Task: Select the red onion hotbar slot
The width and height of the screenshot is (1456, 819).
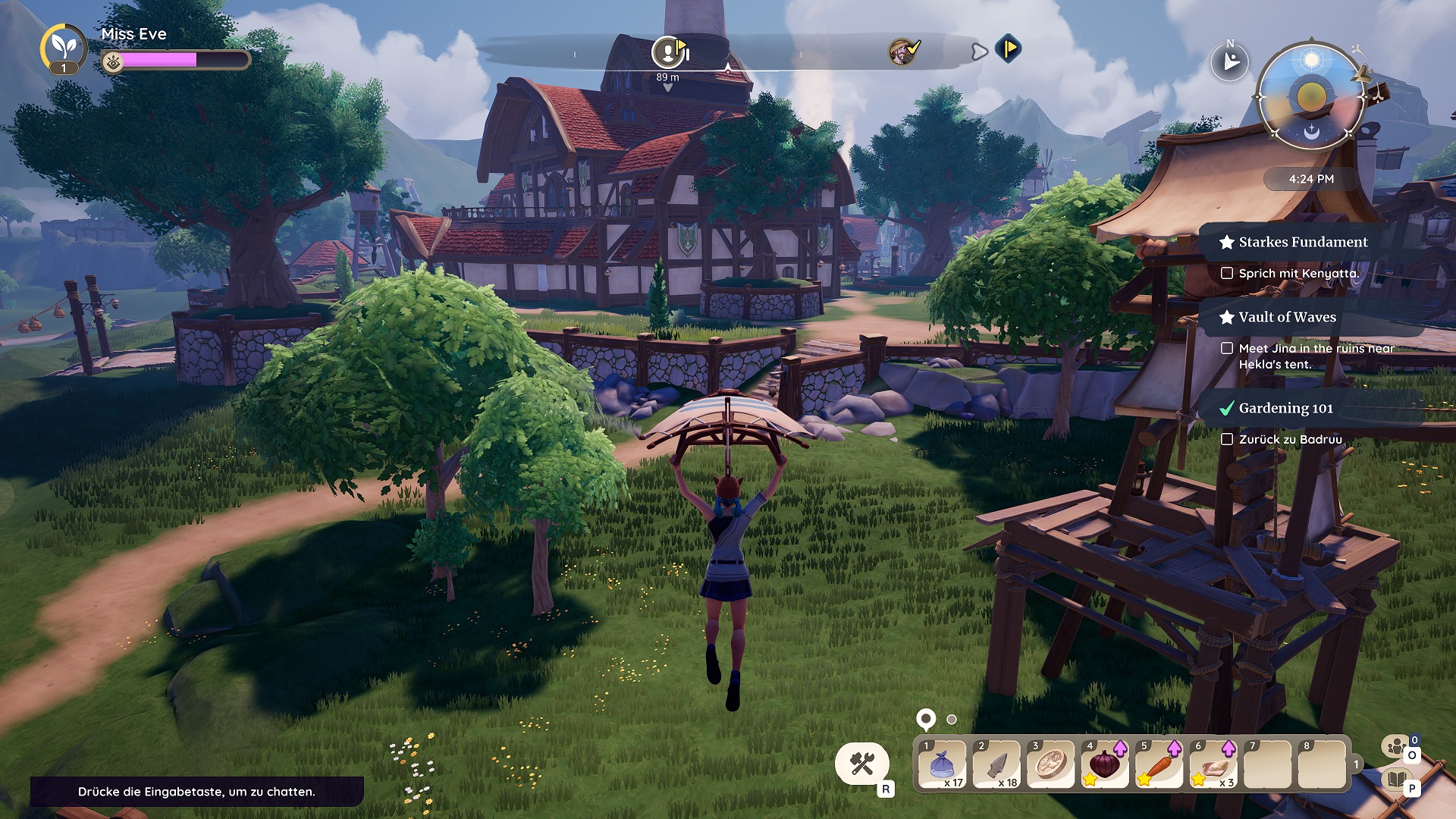Action: click(x=1105, y=764)
